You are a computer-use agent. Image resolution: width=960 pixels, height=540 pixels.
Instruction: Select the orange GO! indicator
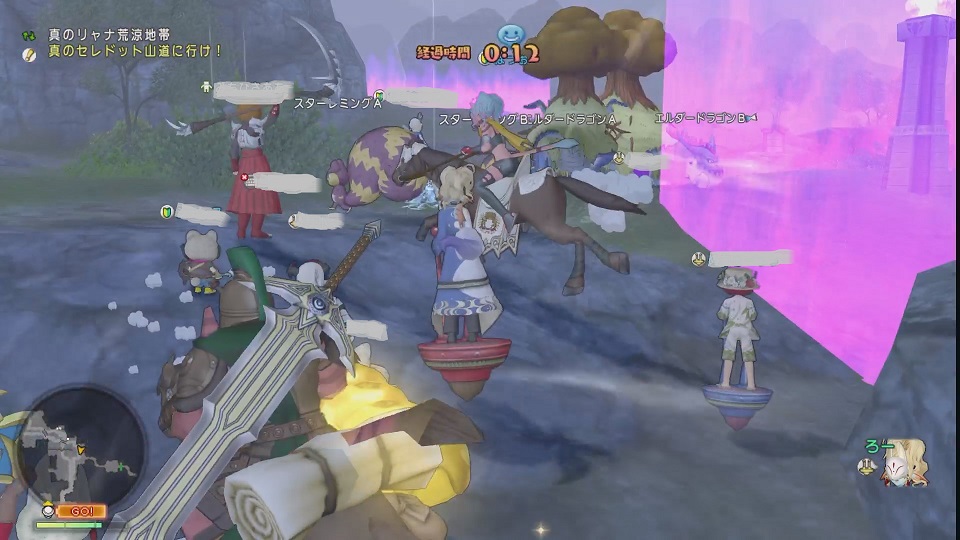[x=82, y=511]
